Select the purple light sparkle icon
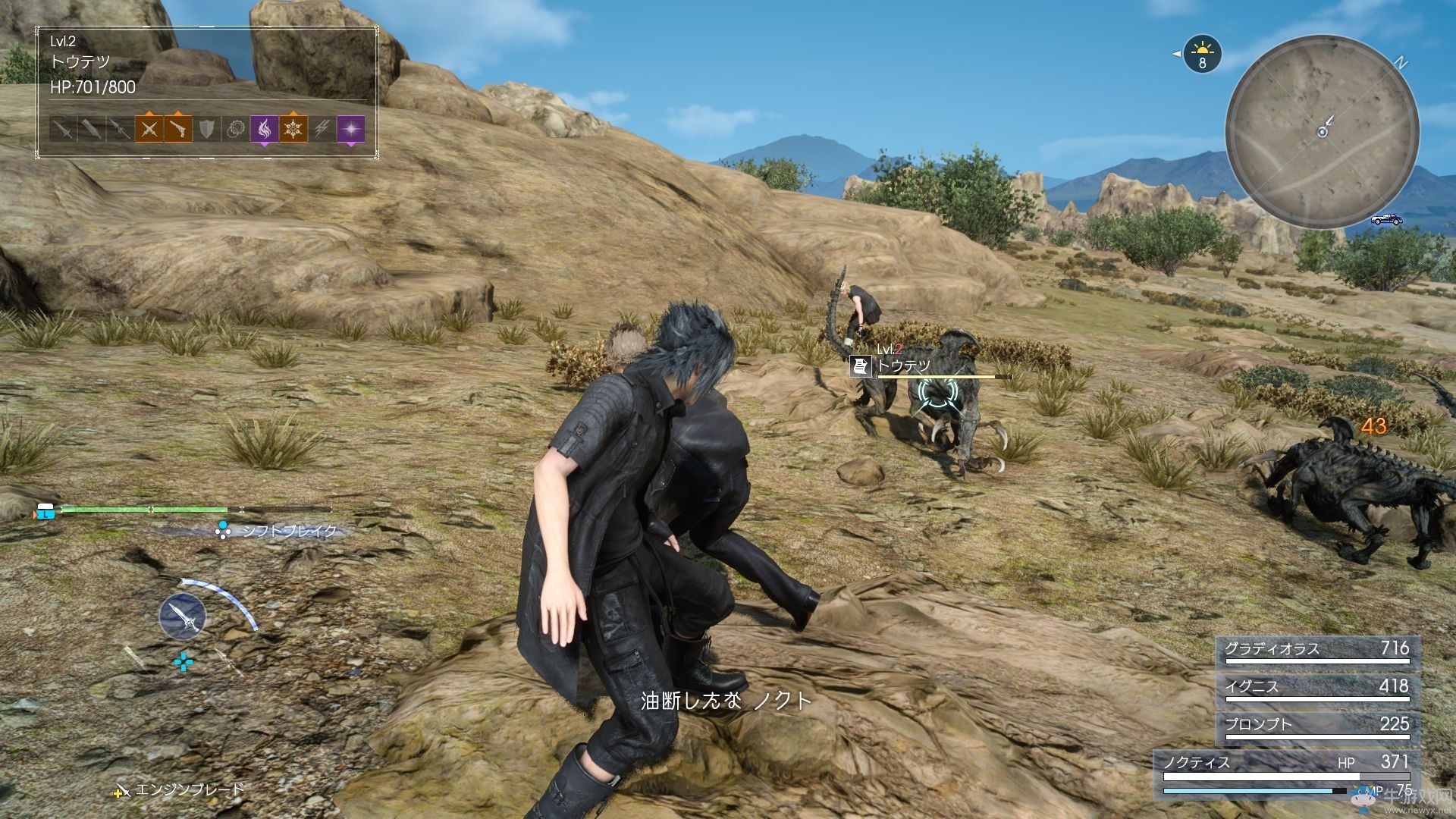 pyautogui.click(x=350, y=129)
